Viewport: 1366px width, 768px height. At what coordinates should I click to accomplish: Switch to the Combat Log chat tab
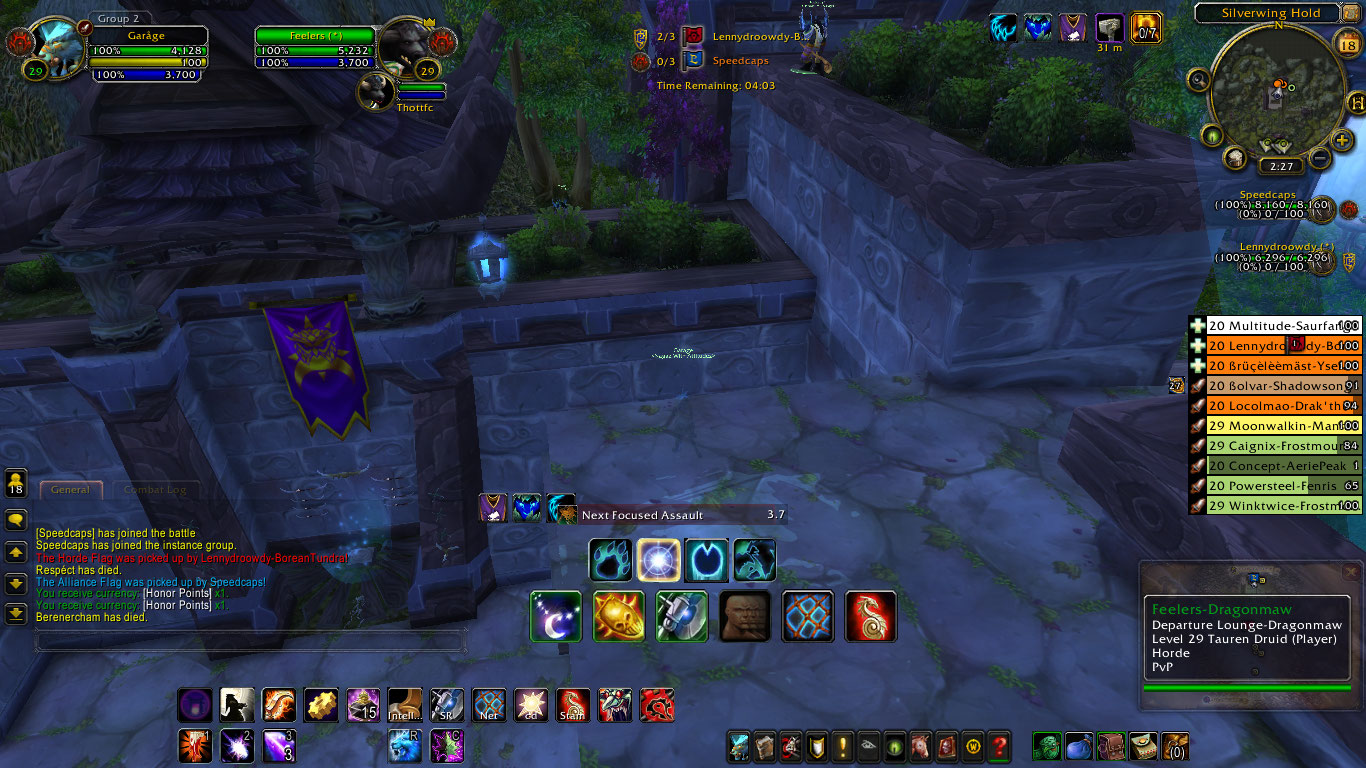[x=155, y=490]
